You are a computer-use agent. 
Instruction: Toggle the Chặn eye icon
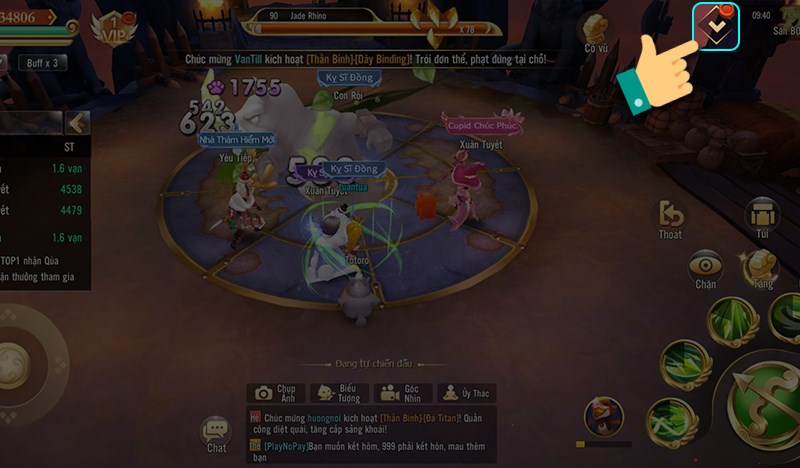[x=706, y=270]
